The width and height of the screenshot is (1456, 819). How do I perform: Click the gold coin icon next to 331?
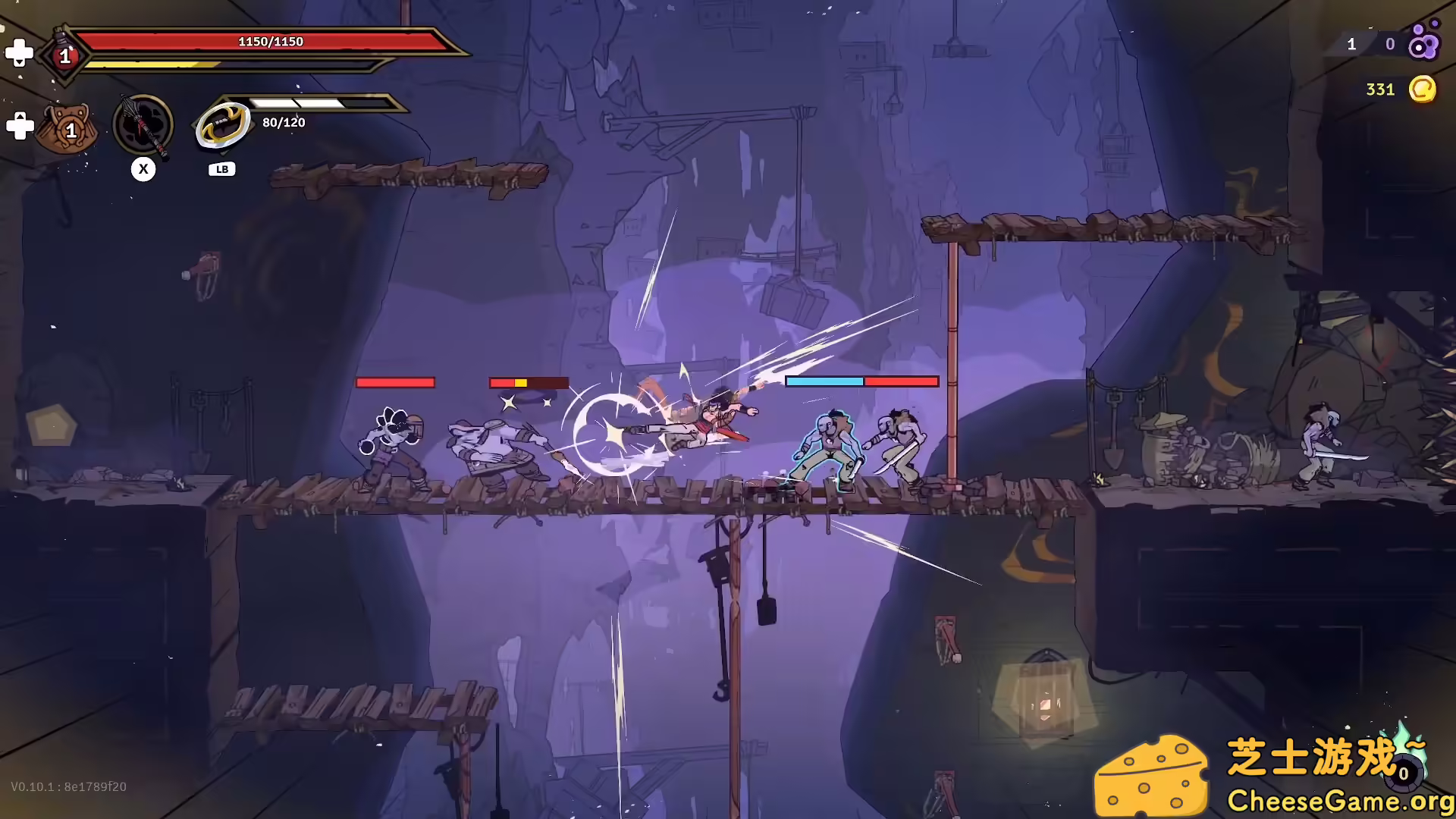(x=1423, y=89)
